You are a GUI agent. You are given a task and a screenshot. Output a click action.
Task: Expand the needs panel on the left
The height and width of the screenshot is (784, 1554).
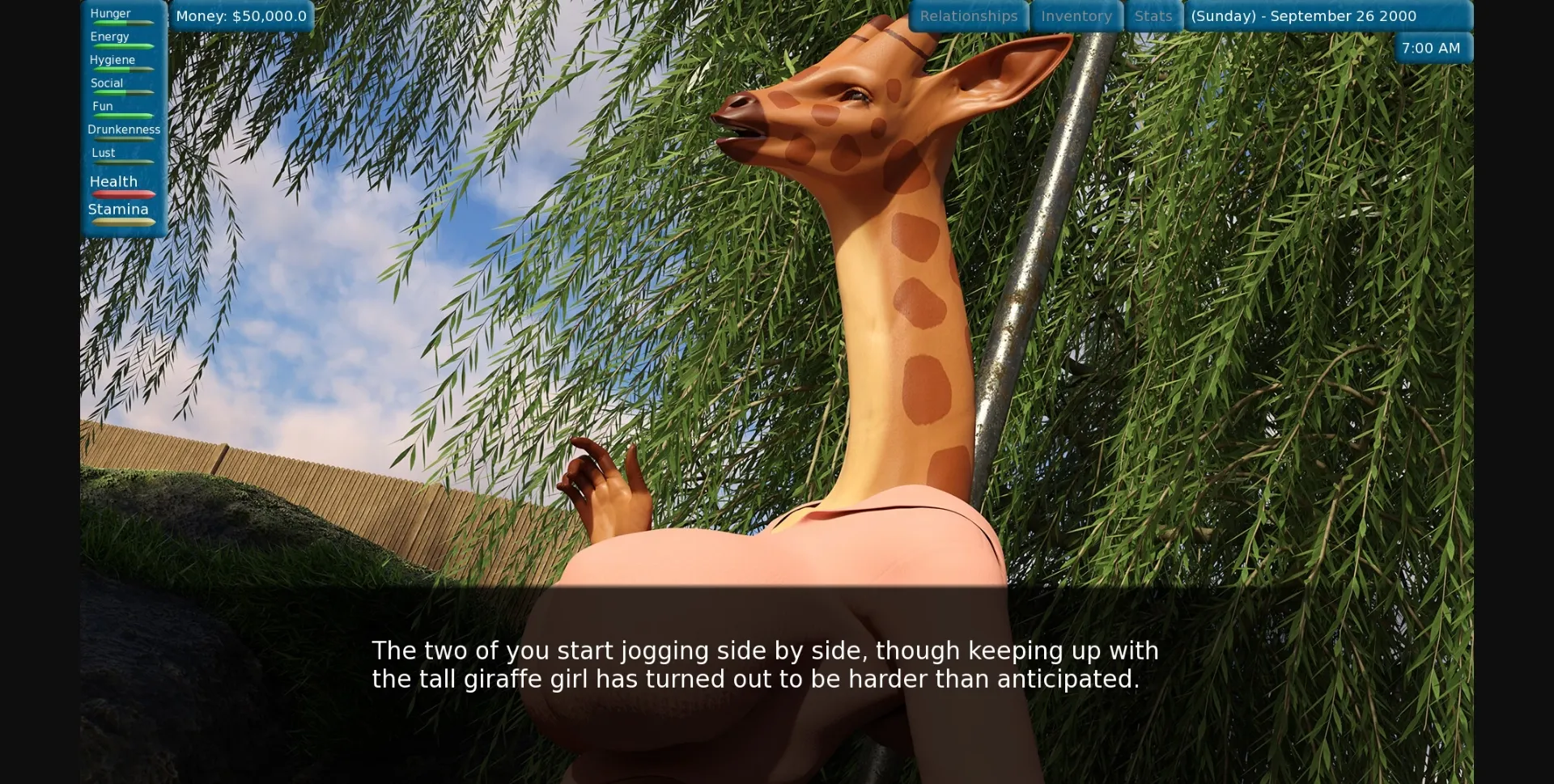coord(123,121)
